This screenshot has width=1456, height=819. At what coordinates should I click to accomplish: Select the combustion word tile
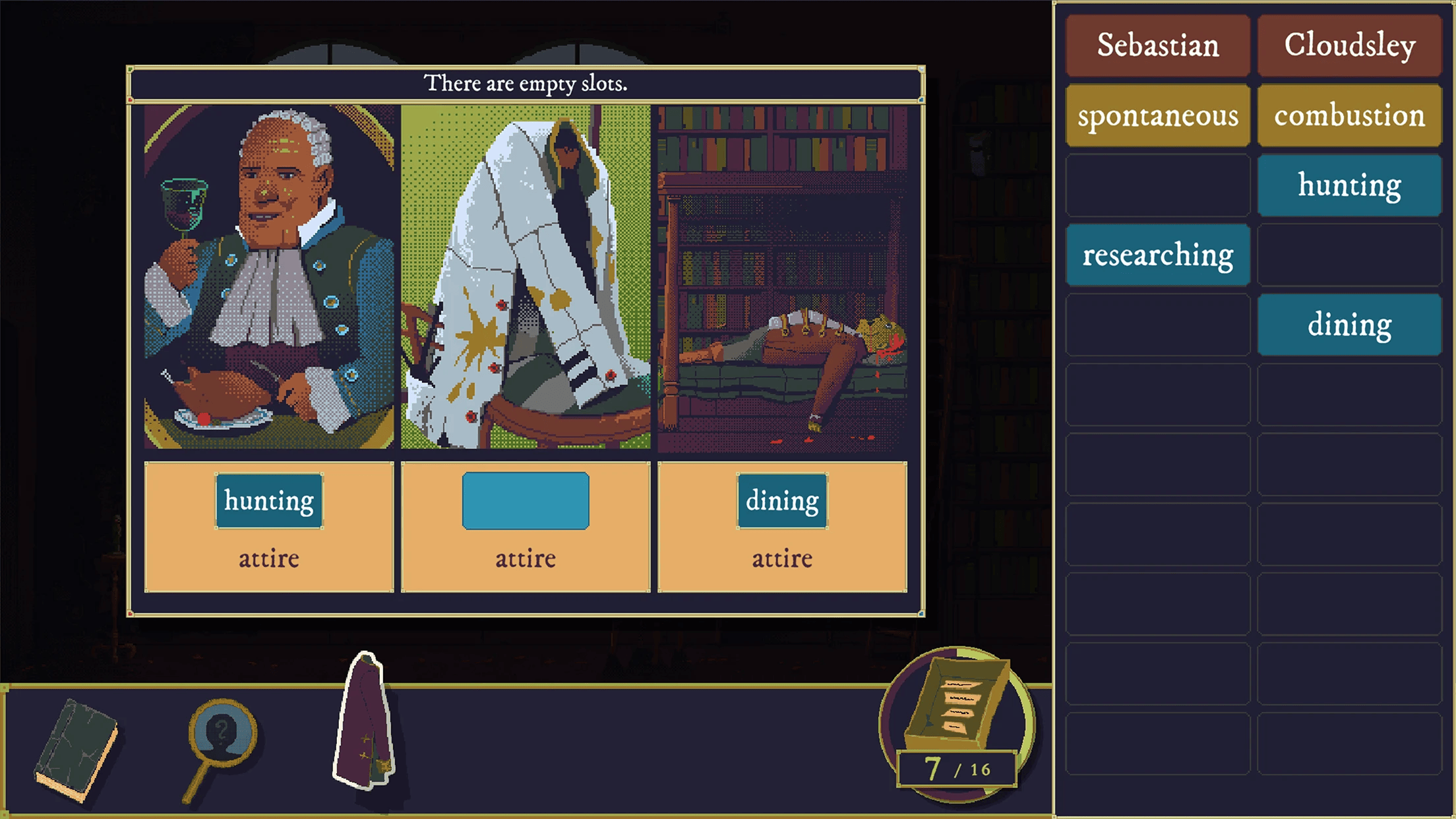pyautogui.click(x=1349, y=115)
